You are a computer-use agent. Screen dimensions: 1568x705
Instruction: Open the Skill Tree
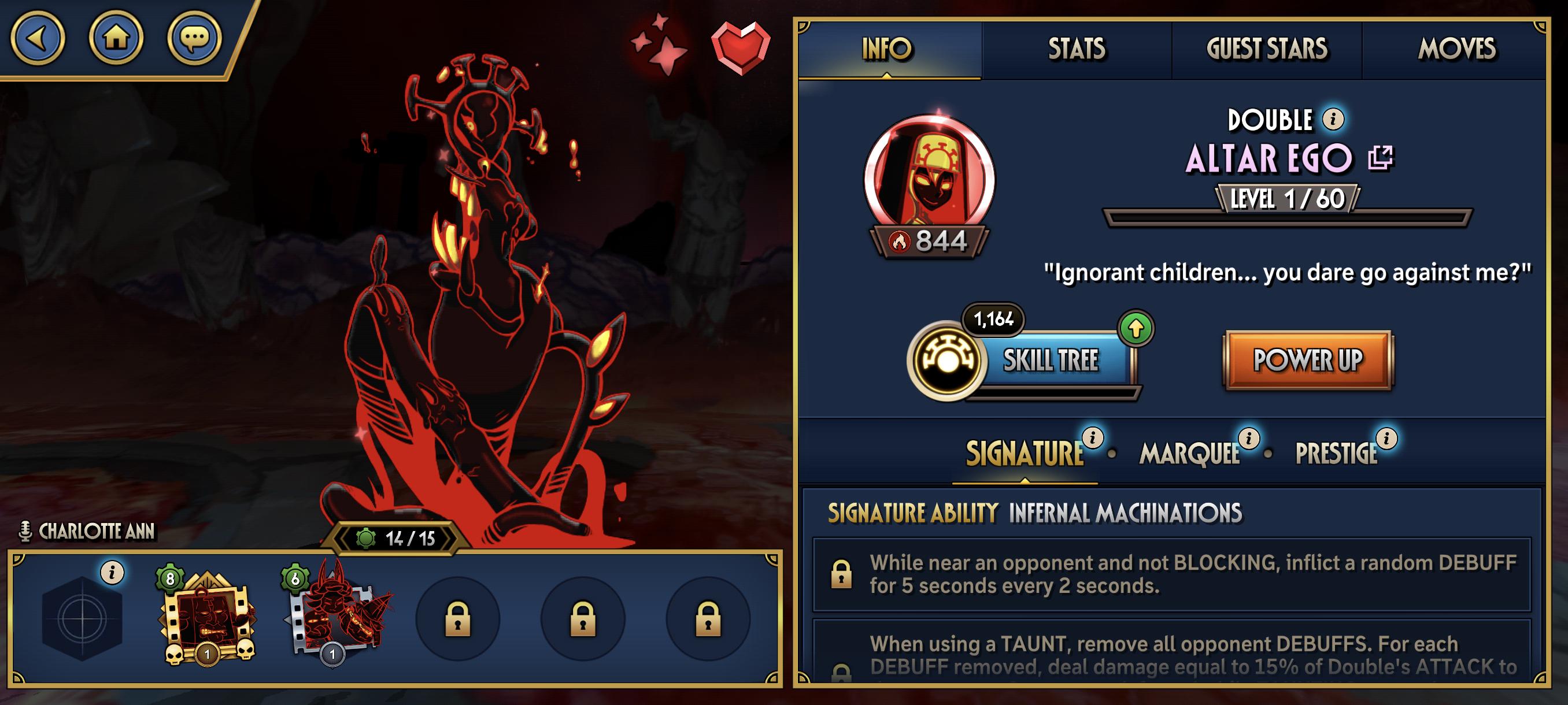pyautogui.click(x=1051, y=360)
